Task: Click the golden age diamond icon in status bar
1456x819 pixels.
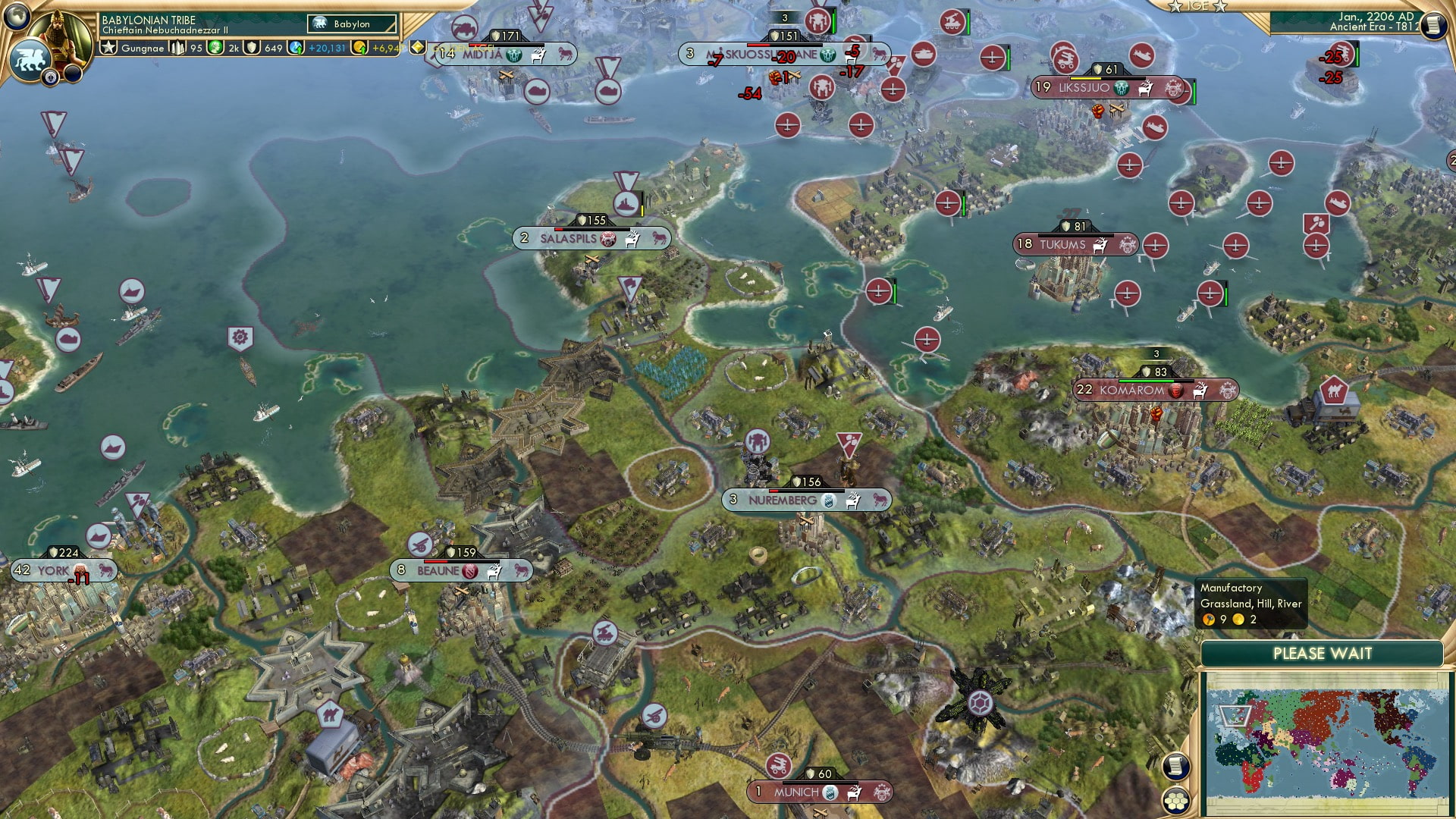Action: 416,48
